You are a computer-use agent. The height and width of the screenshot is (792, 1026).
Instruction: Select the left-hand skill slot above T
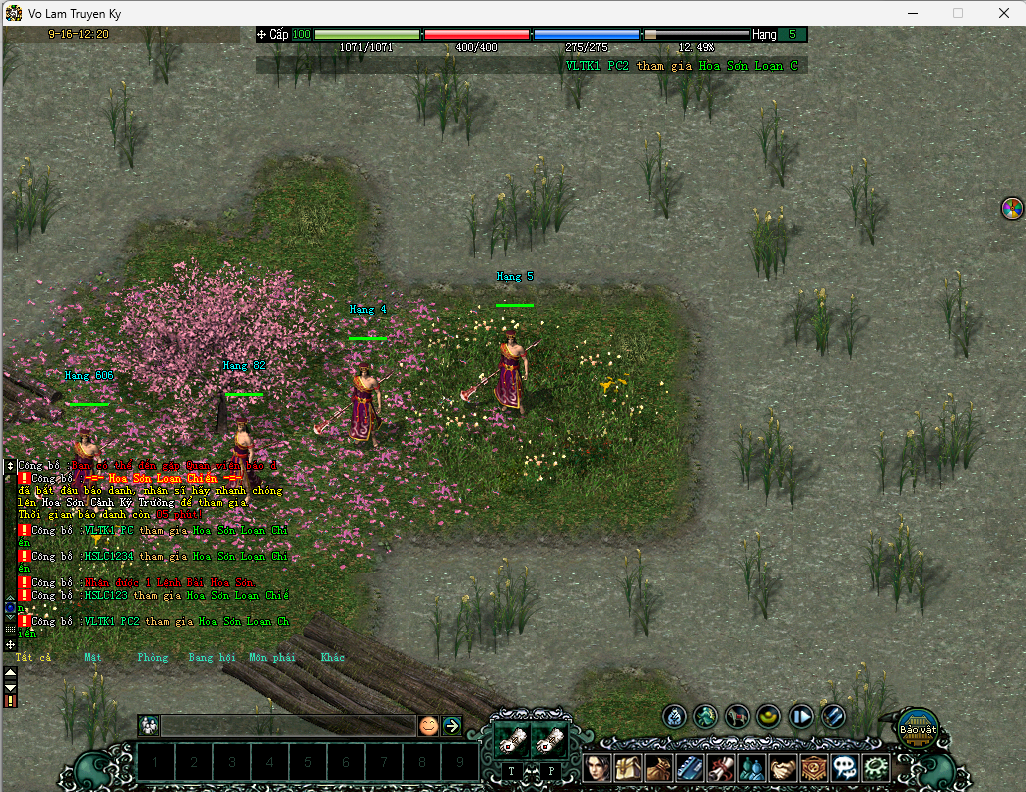512,740
